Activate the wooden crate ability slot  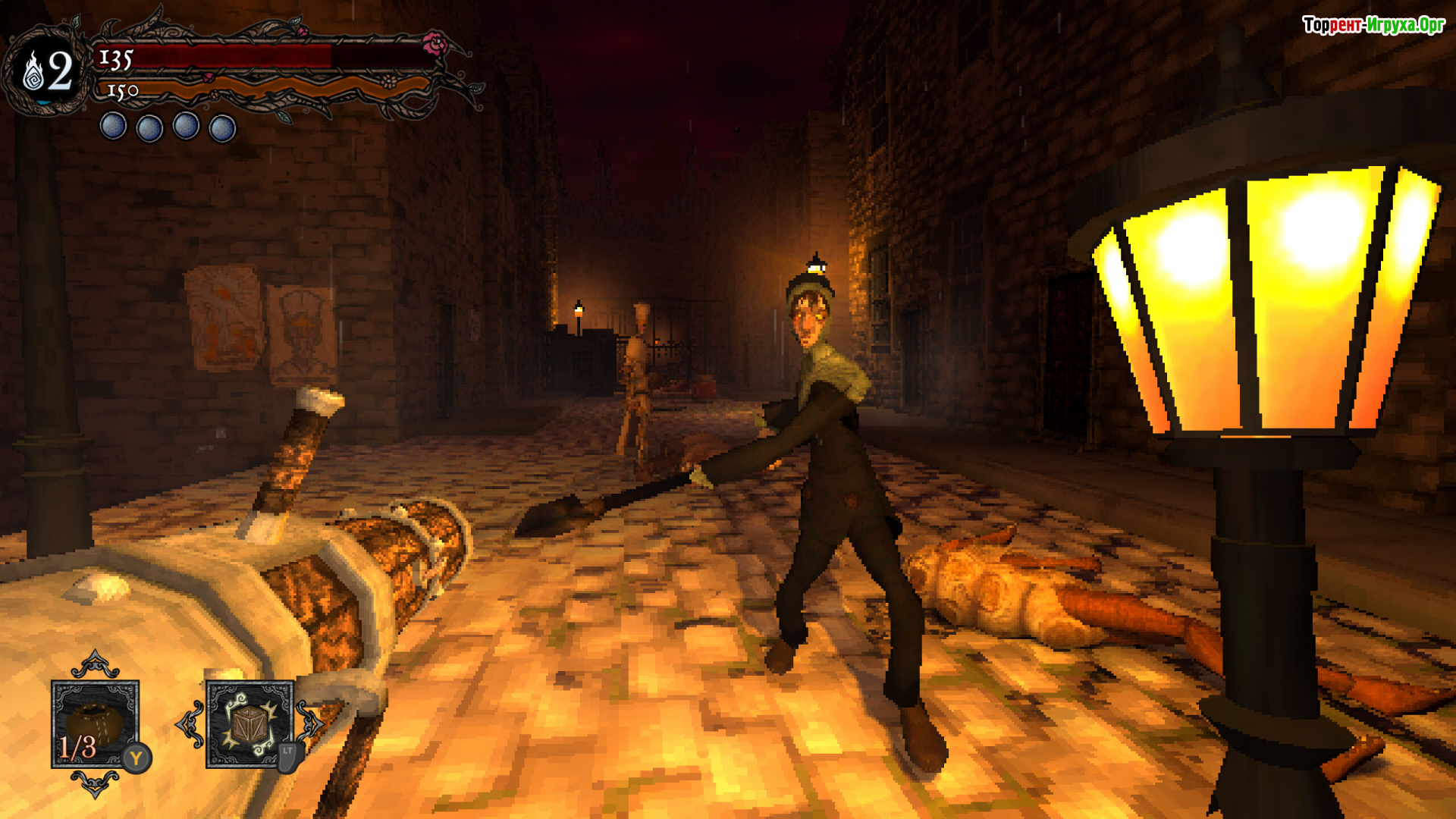(x=249, y=723)
